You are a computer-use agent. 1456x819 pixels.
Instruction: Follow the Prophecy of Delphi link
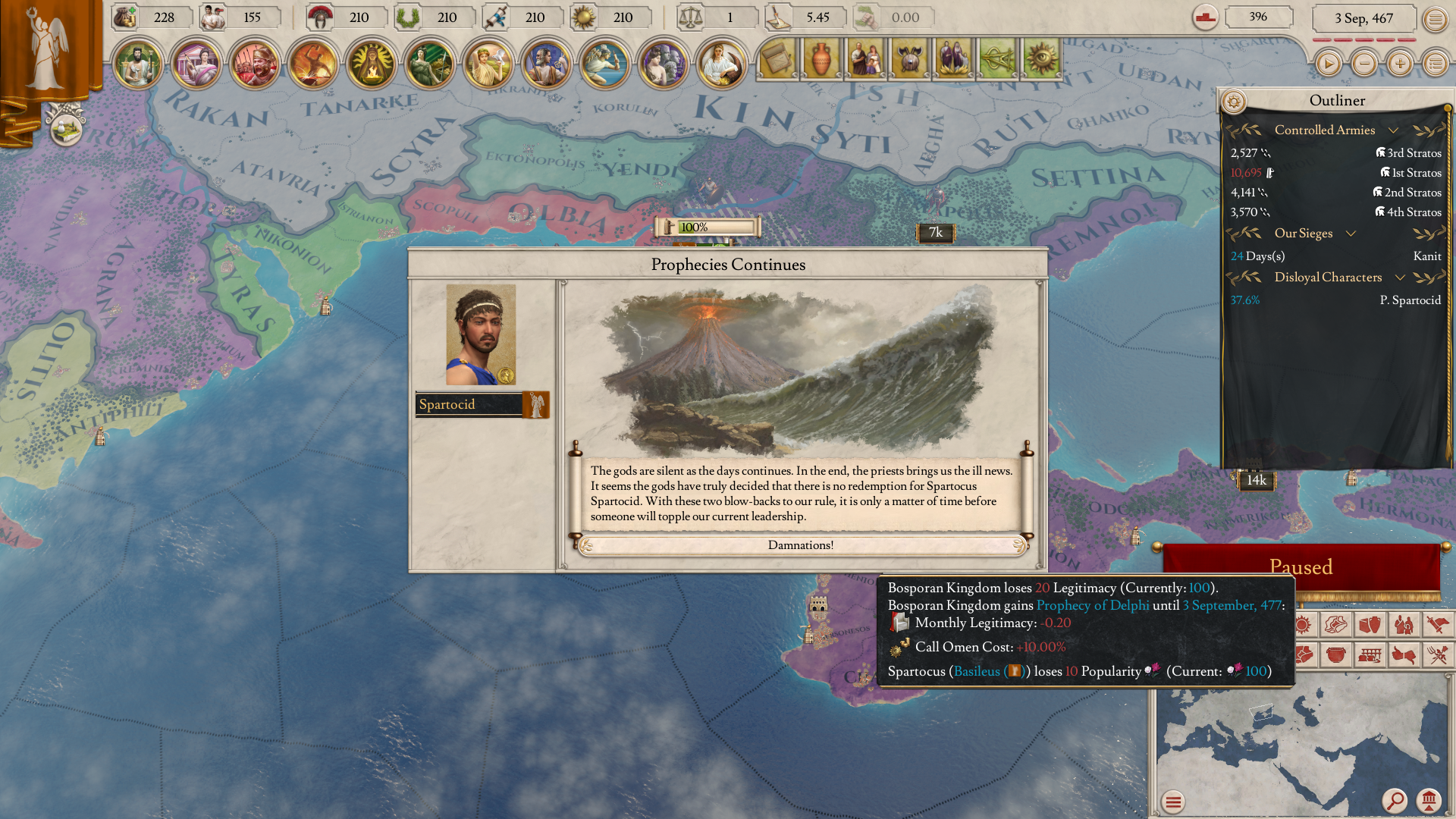click(x=1094, y=605)
